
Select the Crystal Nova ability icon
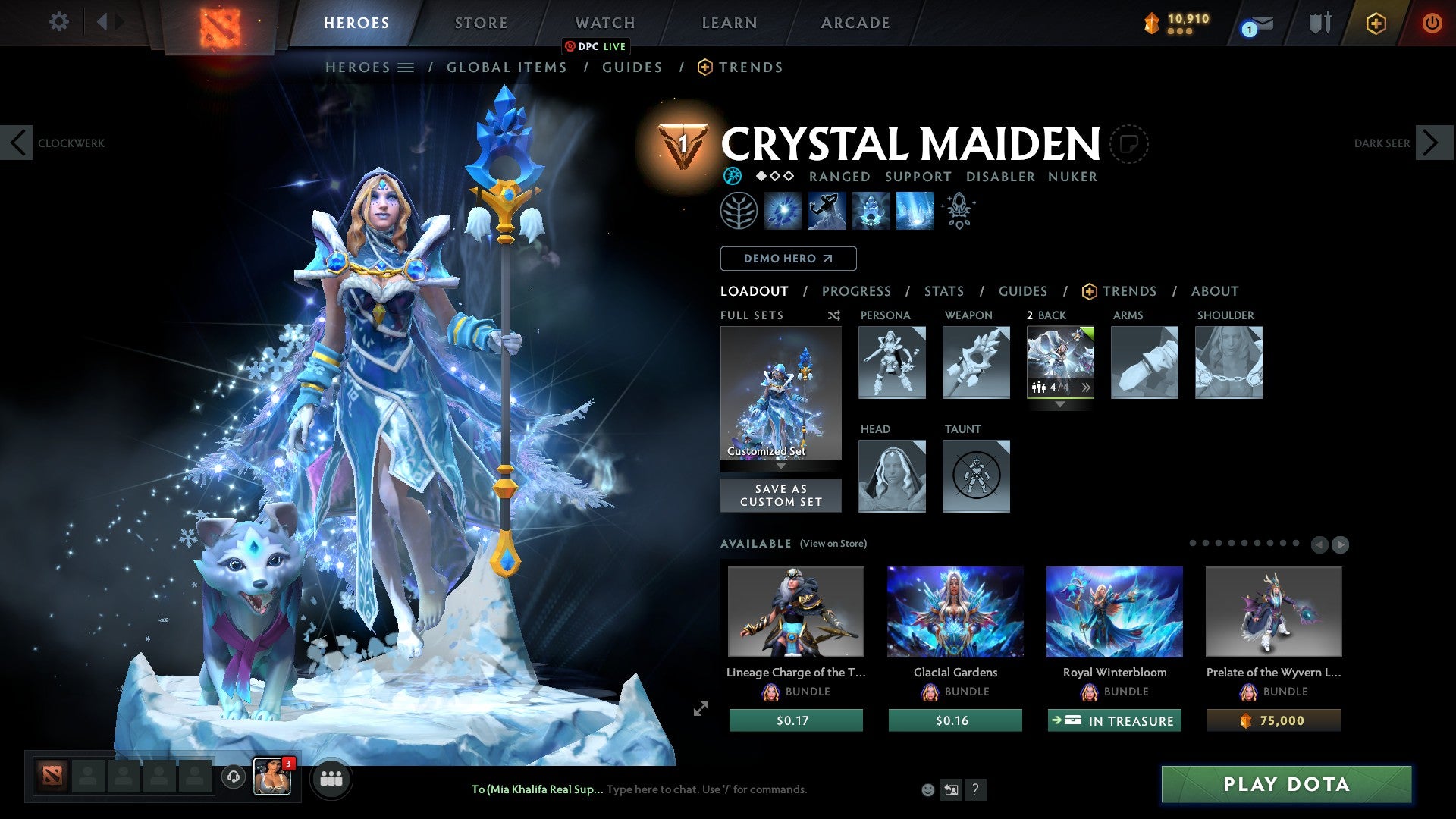(785, 210)
